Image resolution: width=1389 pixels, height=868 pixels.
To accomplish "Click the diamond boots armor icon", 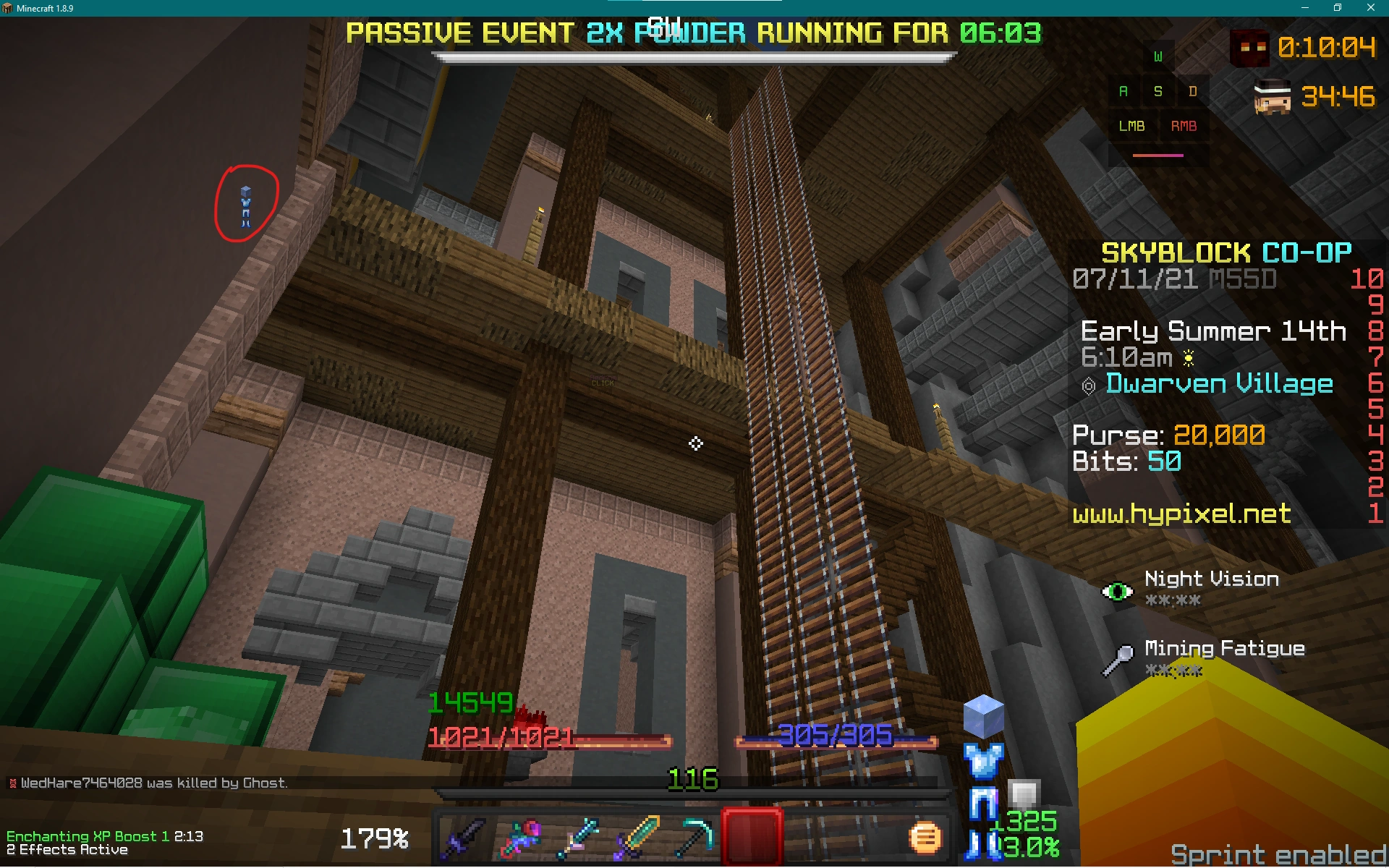I will click(982, 845).
